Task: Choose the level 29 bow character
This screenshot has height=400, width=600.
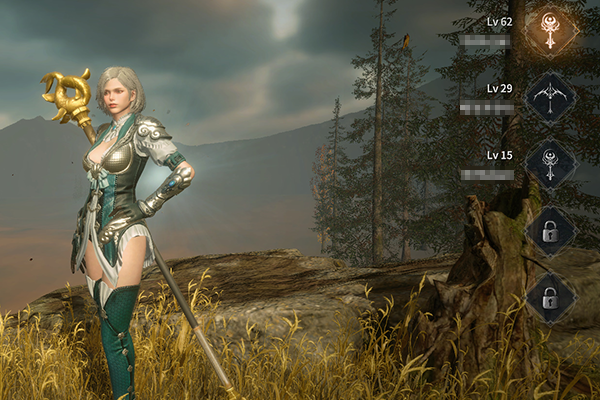Action: point(550,97)
